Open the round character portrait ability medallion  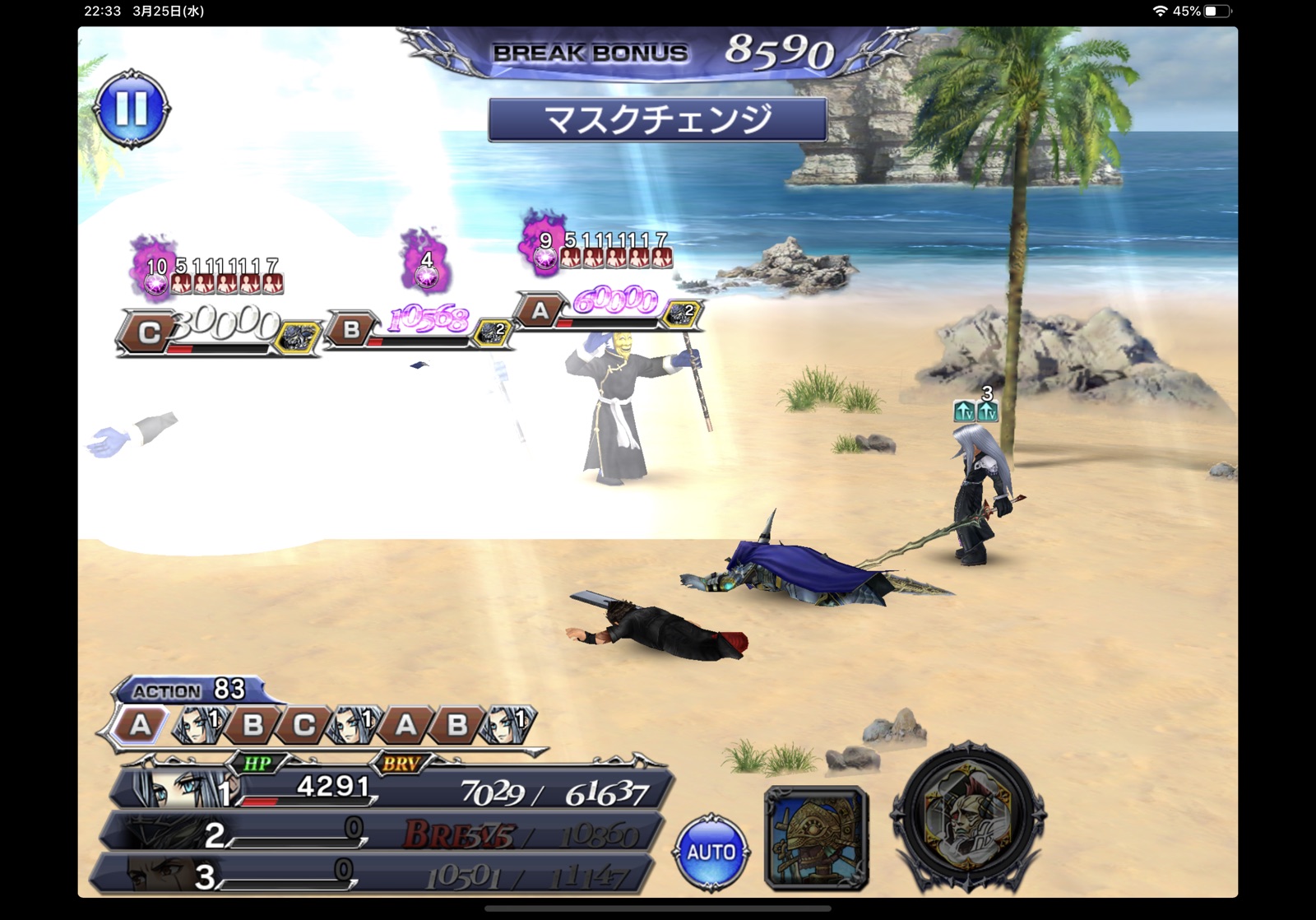[968, 818]
